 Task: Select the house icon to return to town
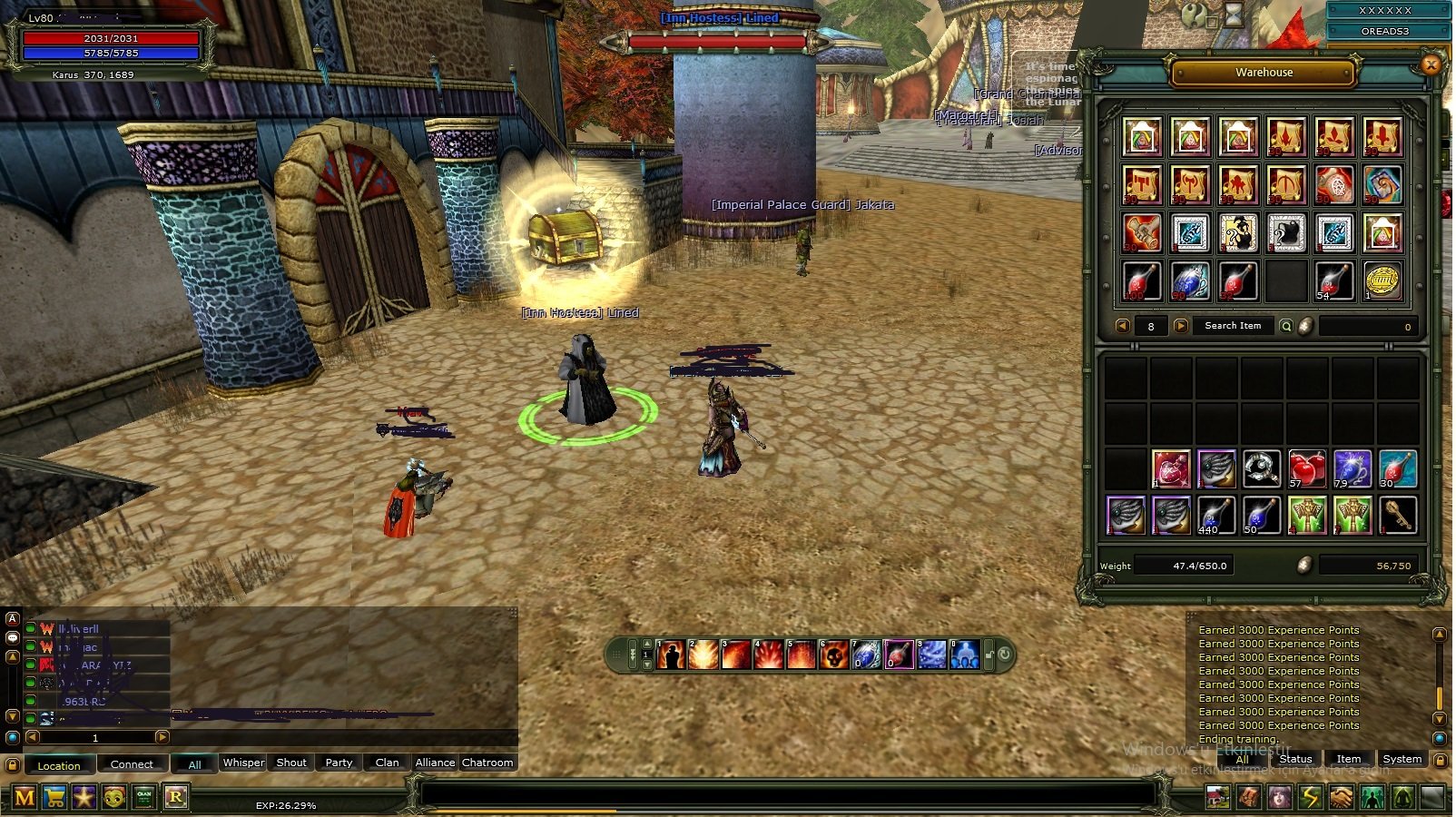[1217, 797]
